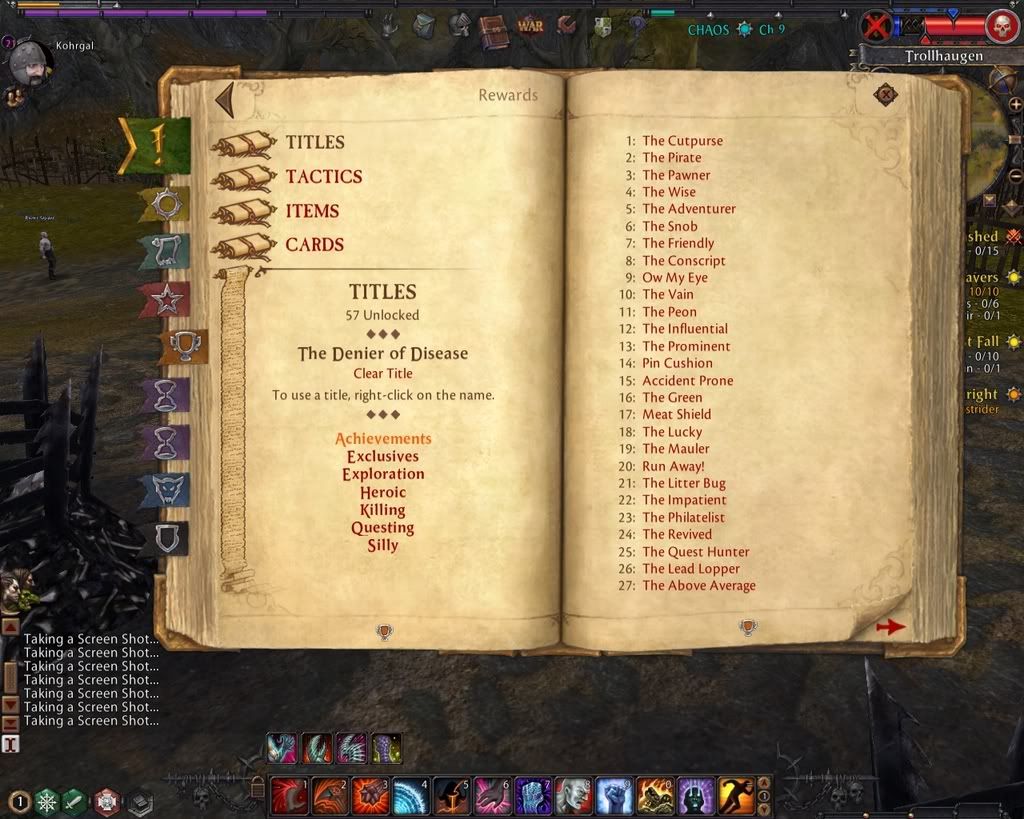This screenshot has height=819, width=1024.
Task: Select the ITEMS rewards entry
Action: point(312,211)
